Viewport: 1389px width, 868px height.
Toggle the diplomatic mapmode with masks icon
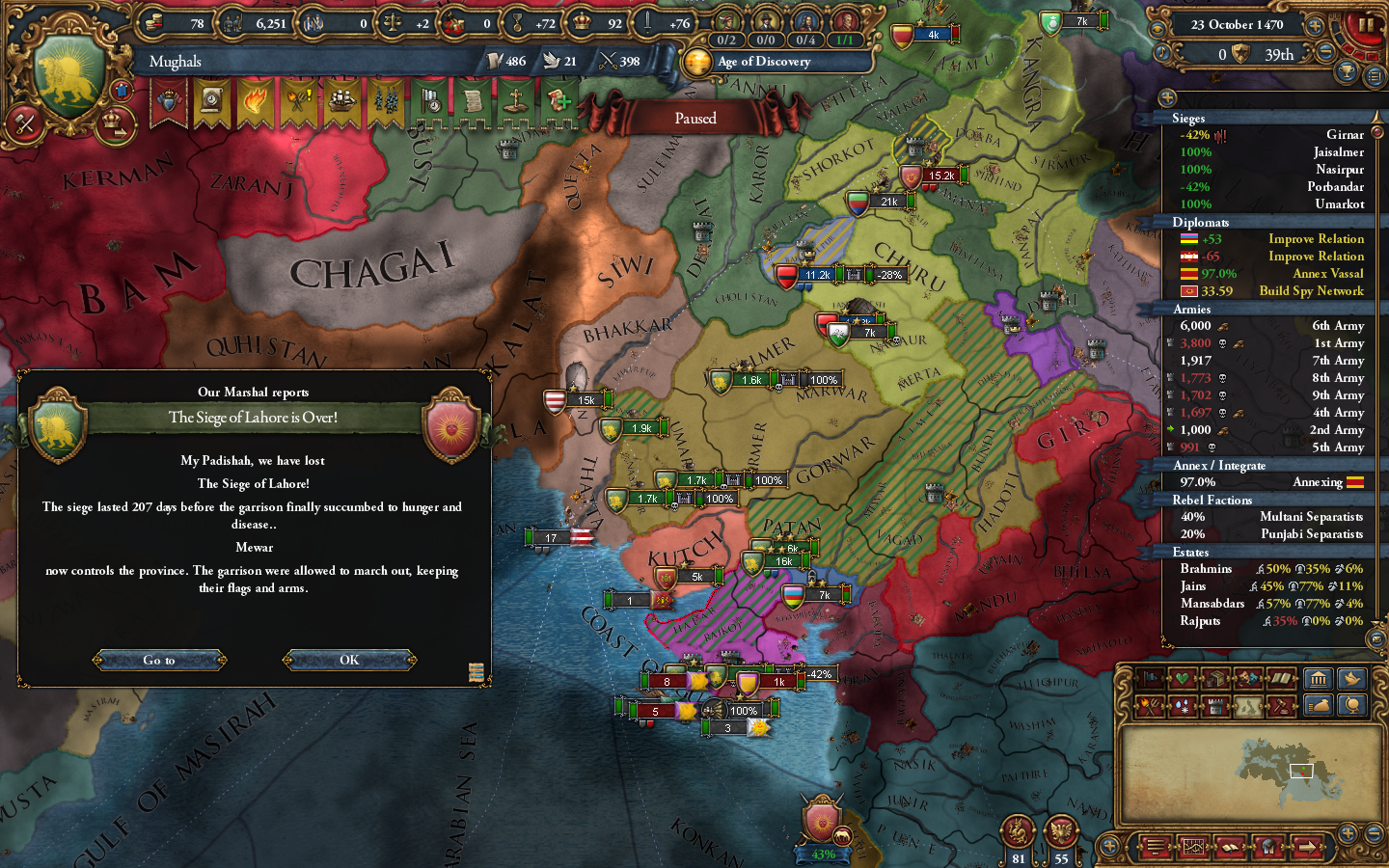1247,678
